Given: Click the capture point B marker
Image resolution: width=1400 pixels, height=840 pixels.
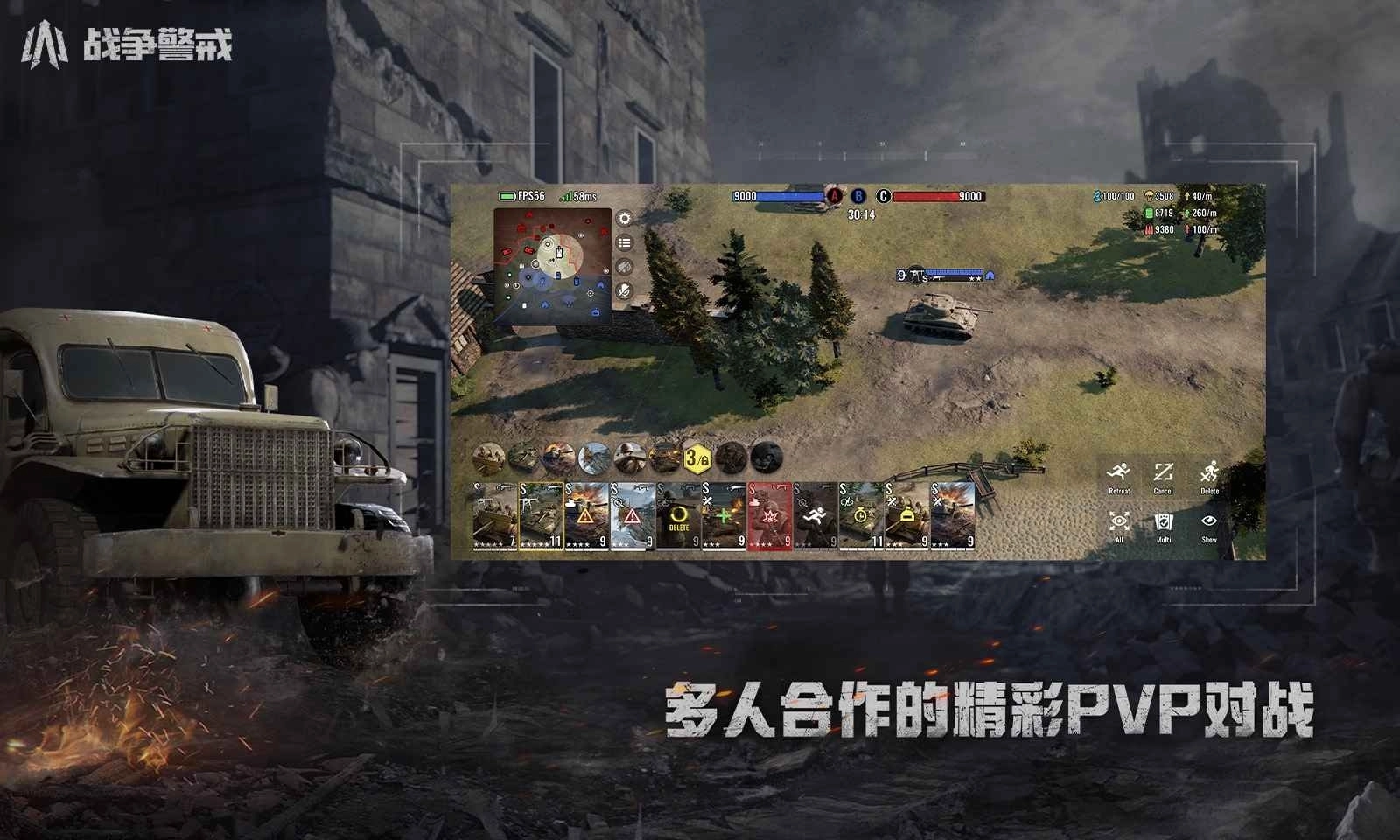Looking at the screenshot, I should [858, 196].
